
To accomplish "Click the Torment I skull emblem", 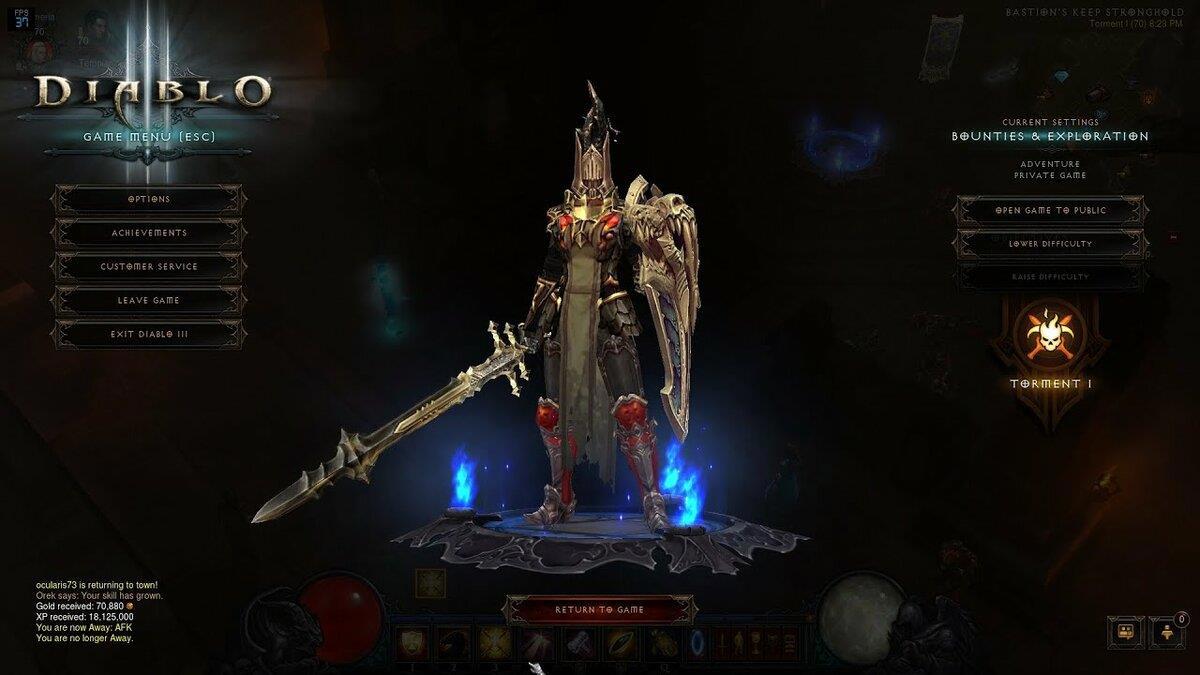I will pos(1050,336).
